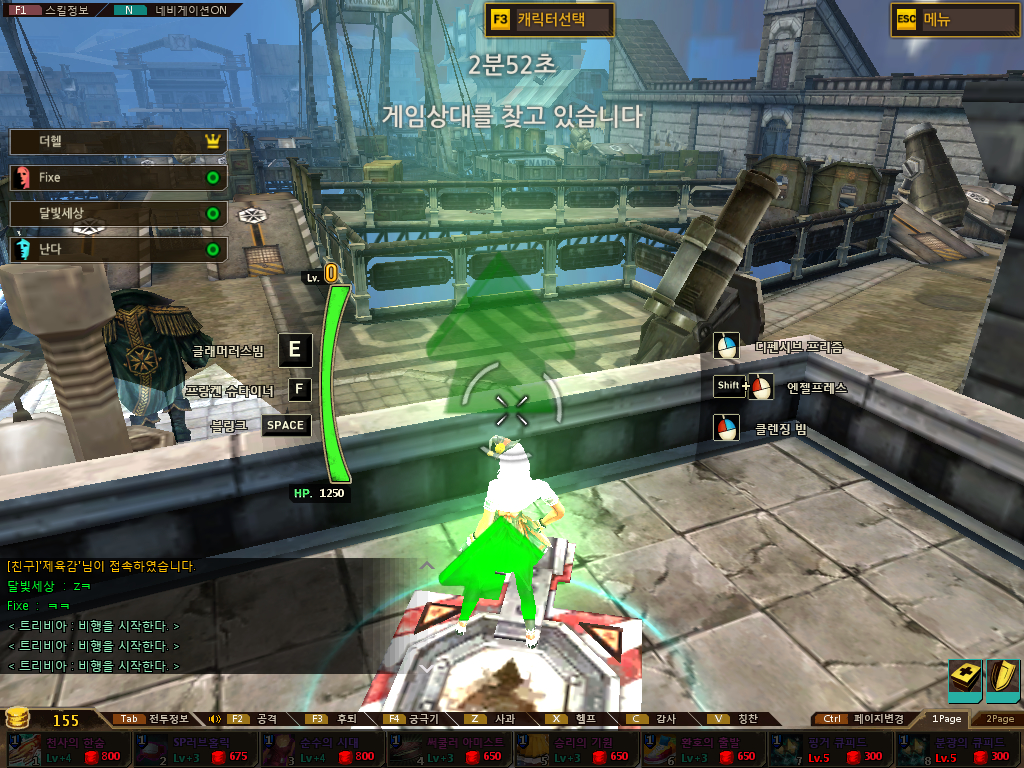The height and width of the screenshot is (768, 1024).
Task: Buy the 675-coin item in shop slot 2
Action: click(x=194, y=749)
